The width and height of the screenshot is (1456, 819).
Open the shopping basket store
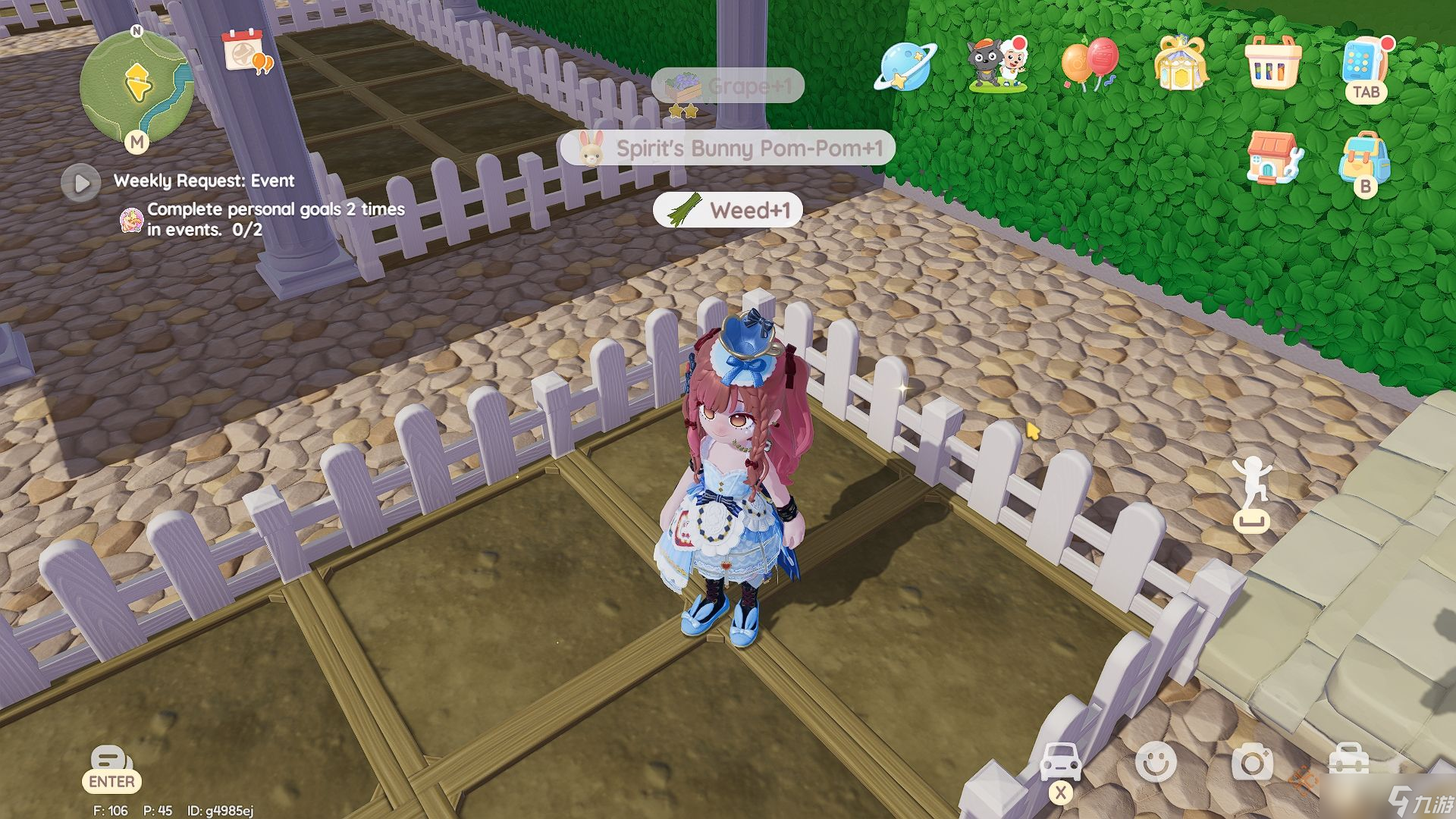[x=1273, y=63]
